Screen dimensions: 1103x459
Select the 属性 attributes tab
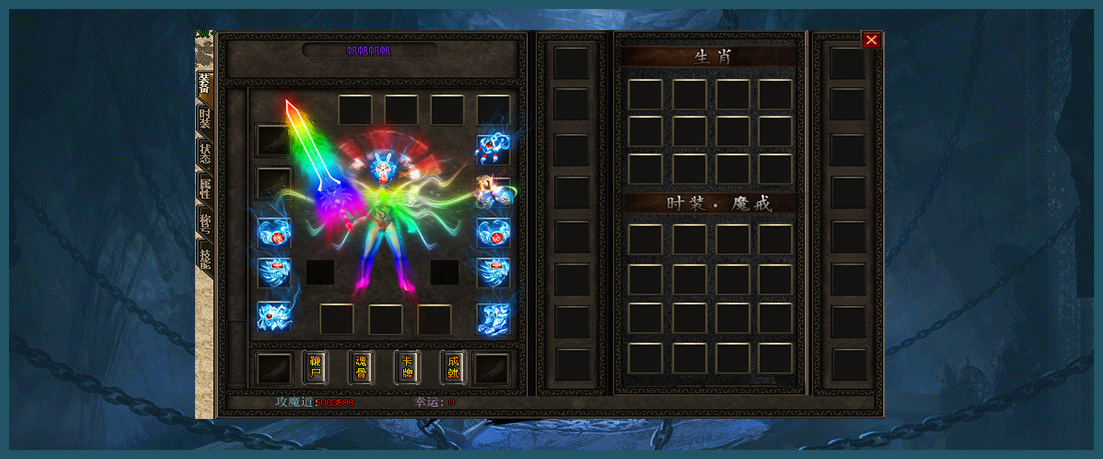[204, 187]
